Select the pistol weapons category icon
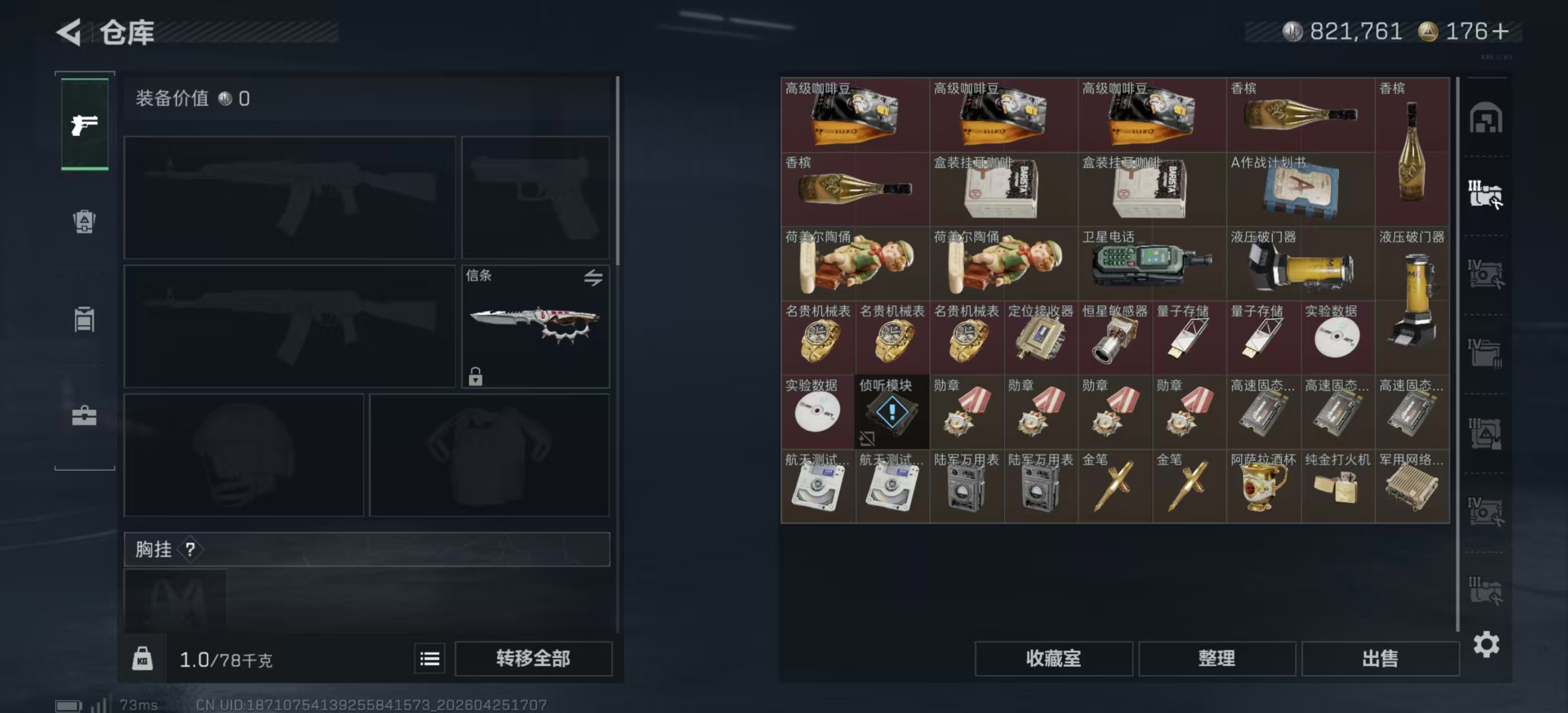Image resolution: width=1568 pixels, height=713 pixels. click(84, 124)
